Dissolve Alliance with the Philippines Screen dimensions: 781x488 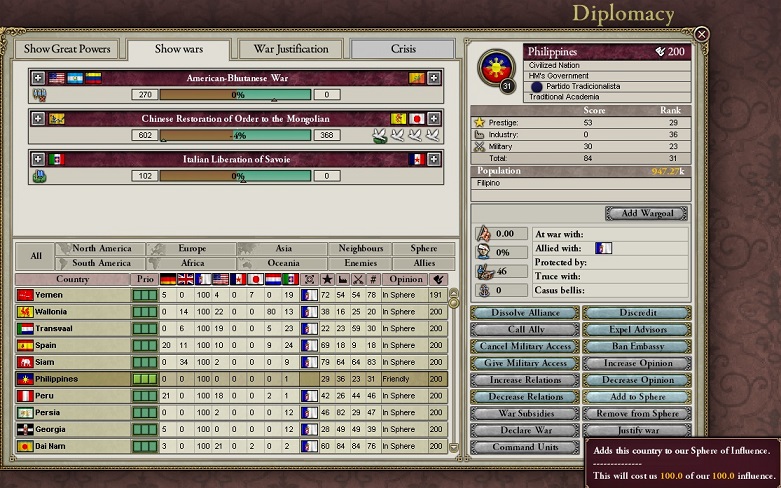point(524,313)
